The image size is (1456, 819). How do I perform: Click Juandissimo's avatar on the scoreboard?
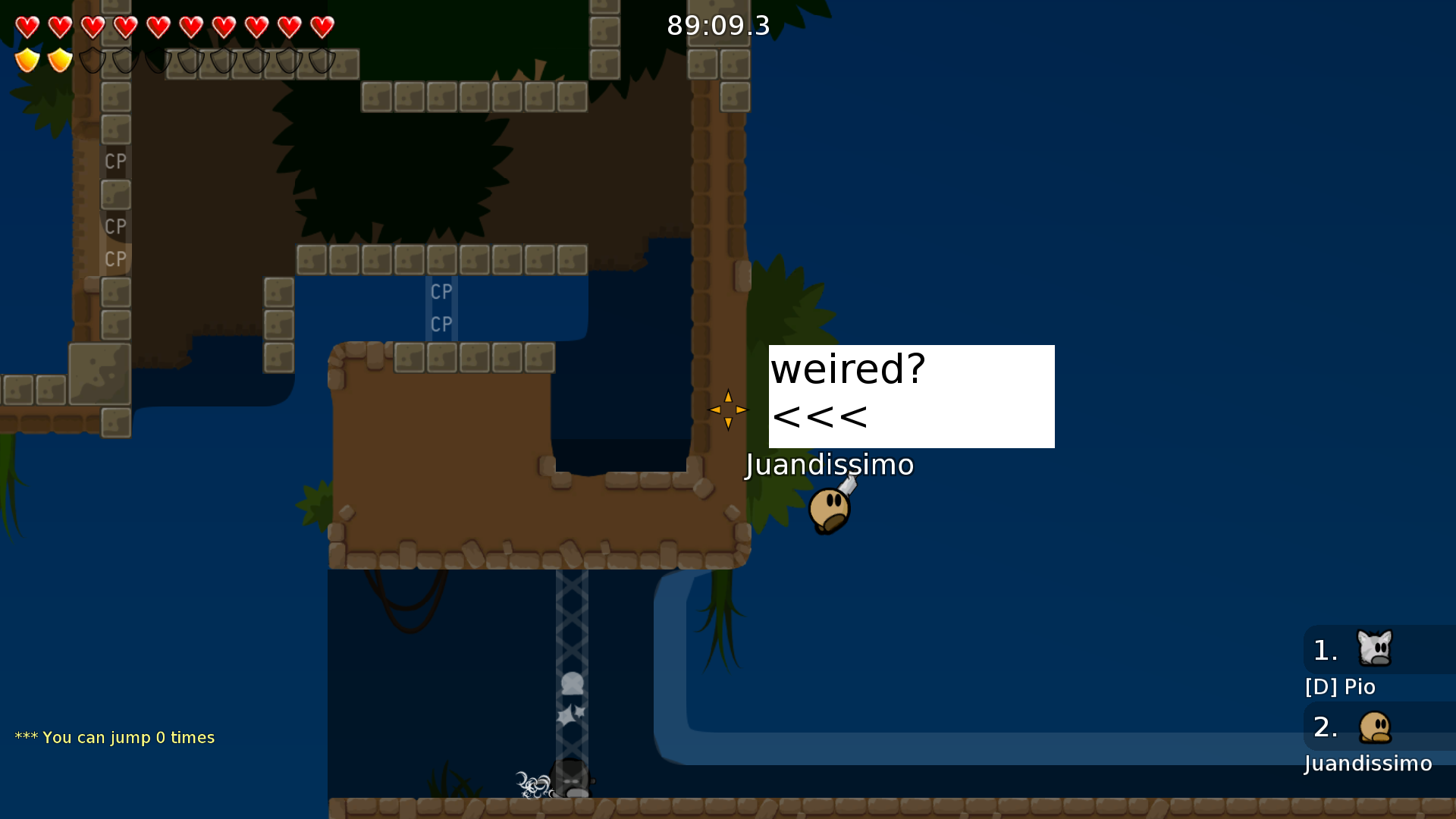tap(1376, 726)
